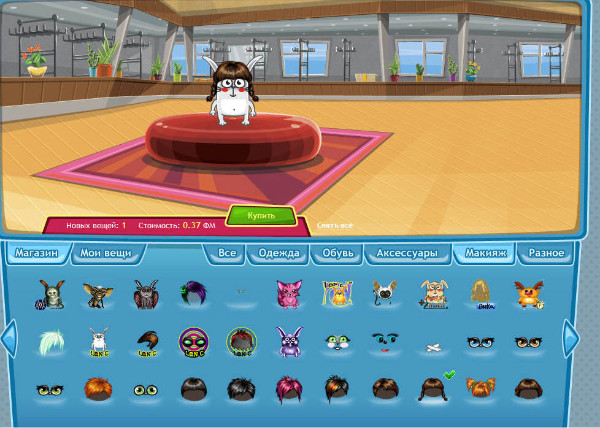Choose the Обувь shoes category
This screenshot has width=600, height=428.
(336, 253)
